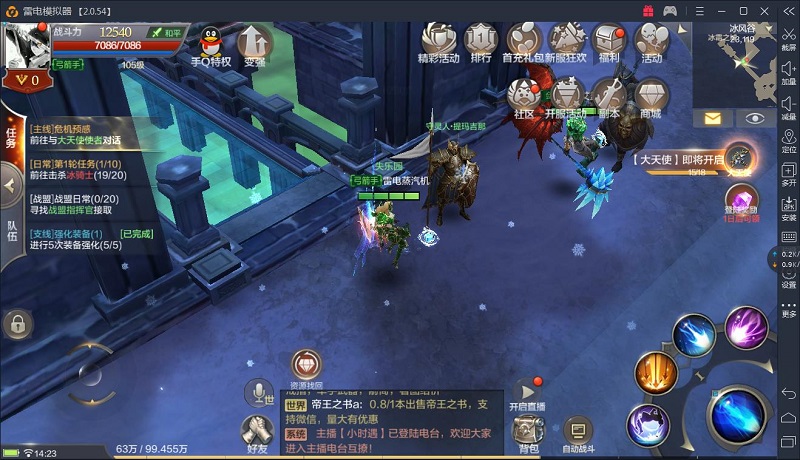Open the 排行 ranking menu
This screenshot has height=460, width=800.
point(481,40)
